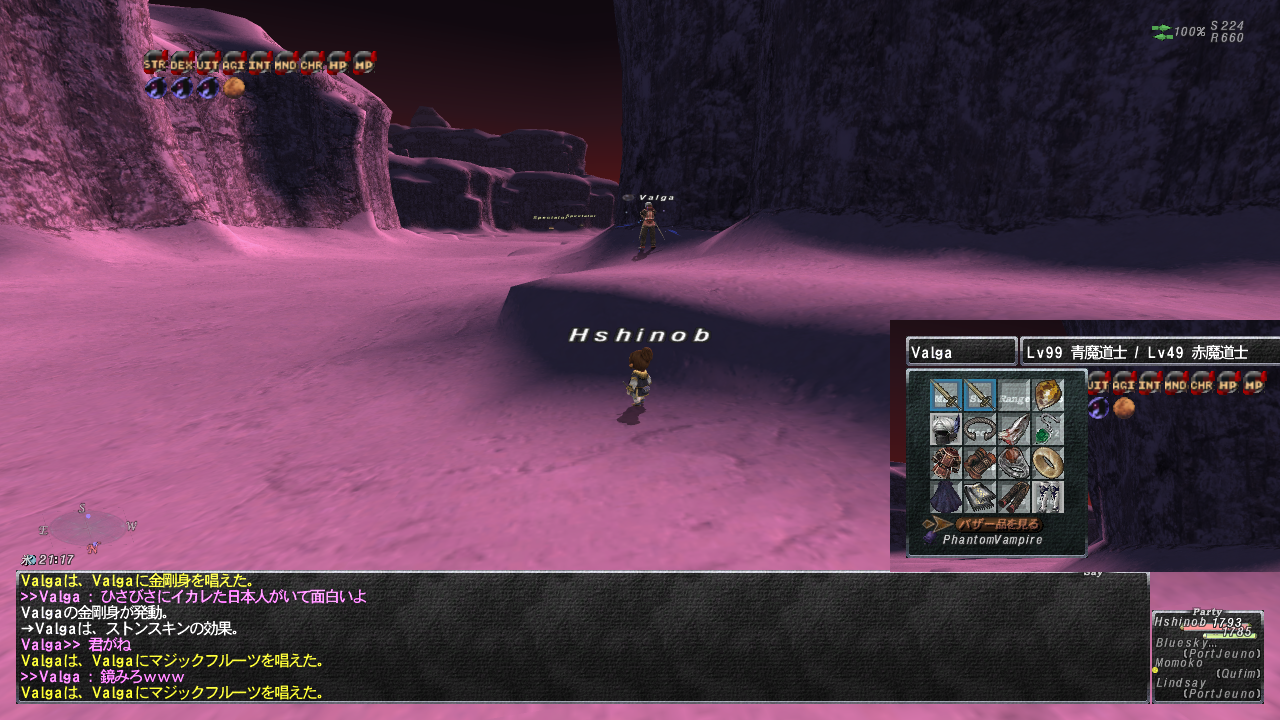Click the STR status effect icon

(x=154, y=63)
